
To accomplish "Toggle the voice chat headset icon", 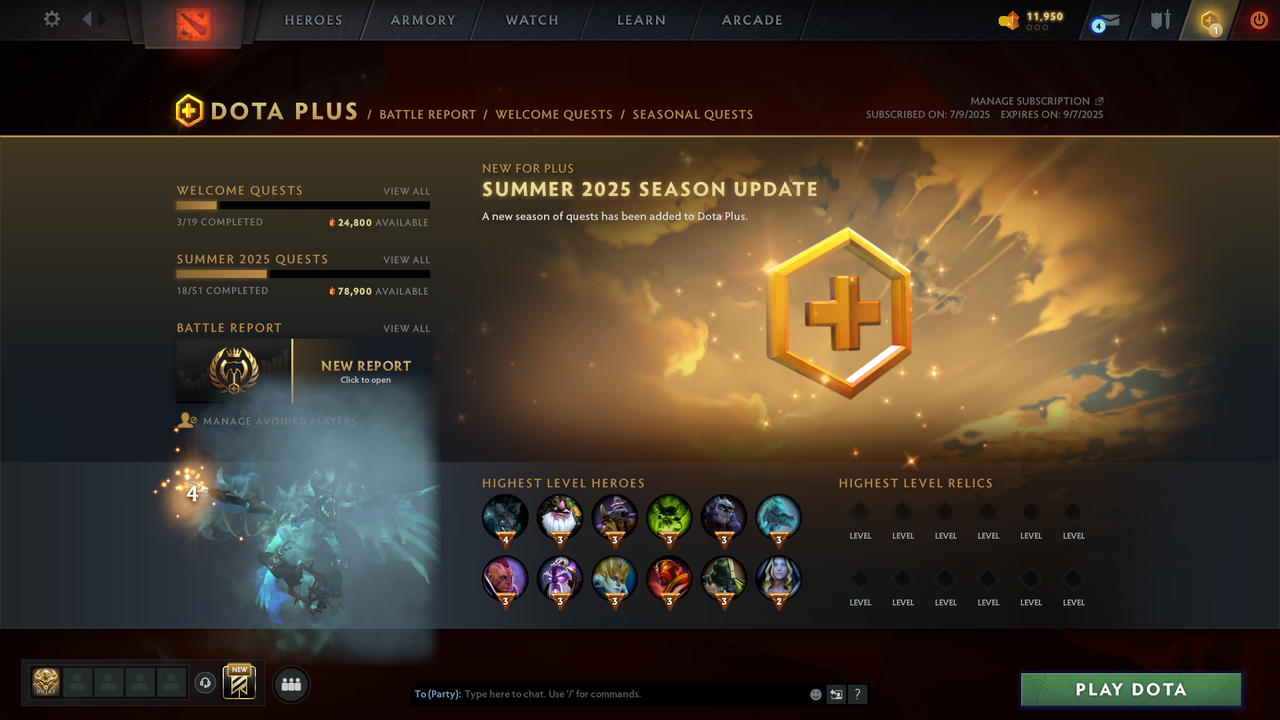I will [x=206, y=683].
